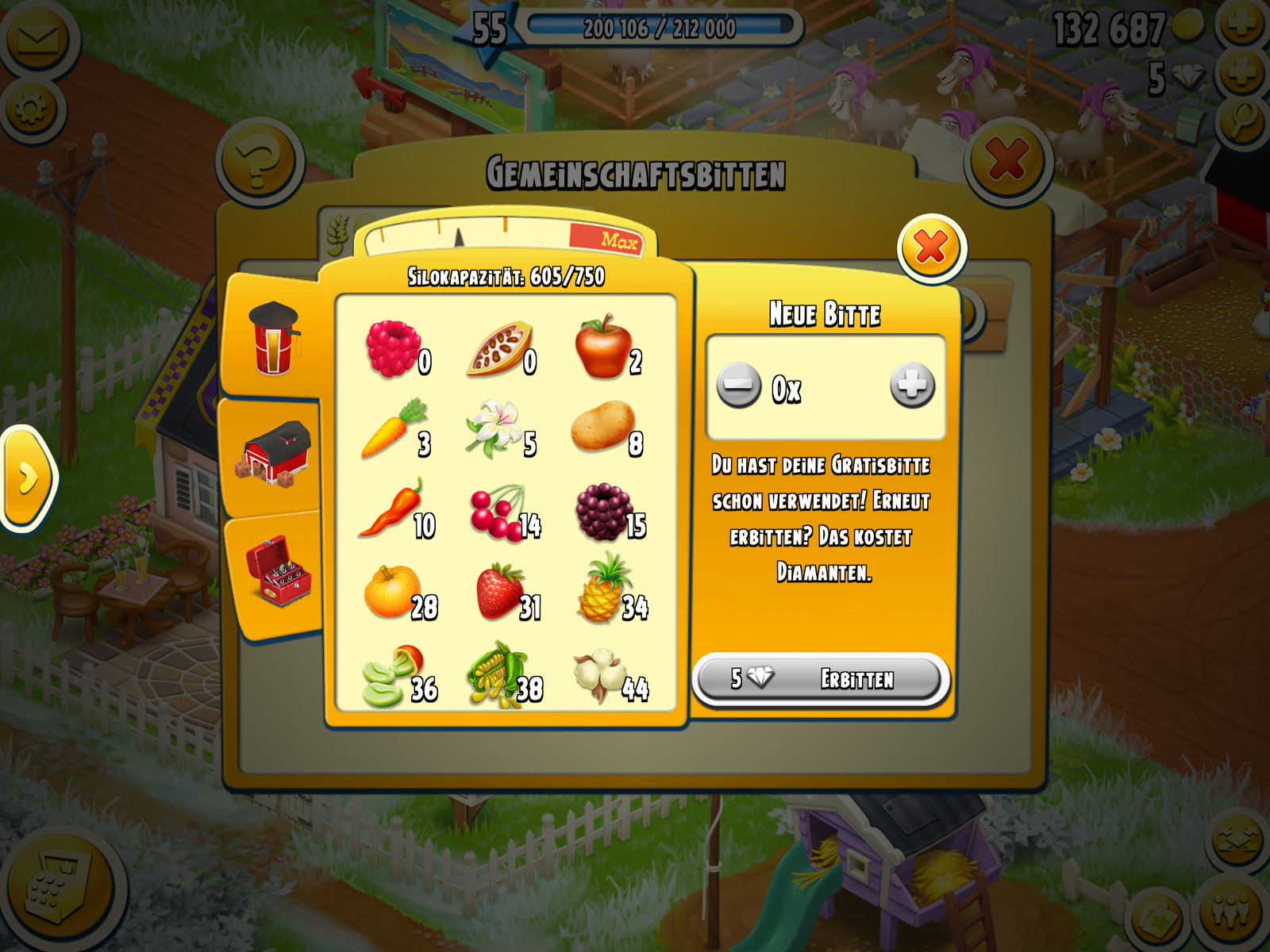Pick the strawberry item

point(500,592)
